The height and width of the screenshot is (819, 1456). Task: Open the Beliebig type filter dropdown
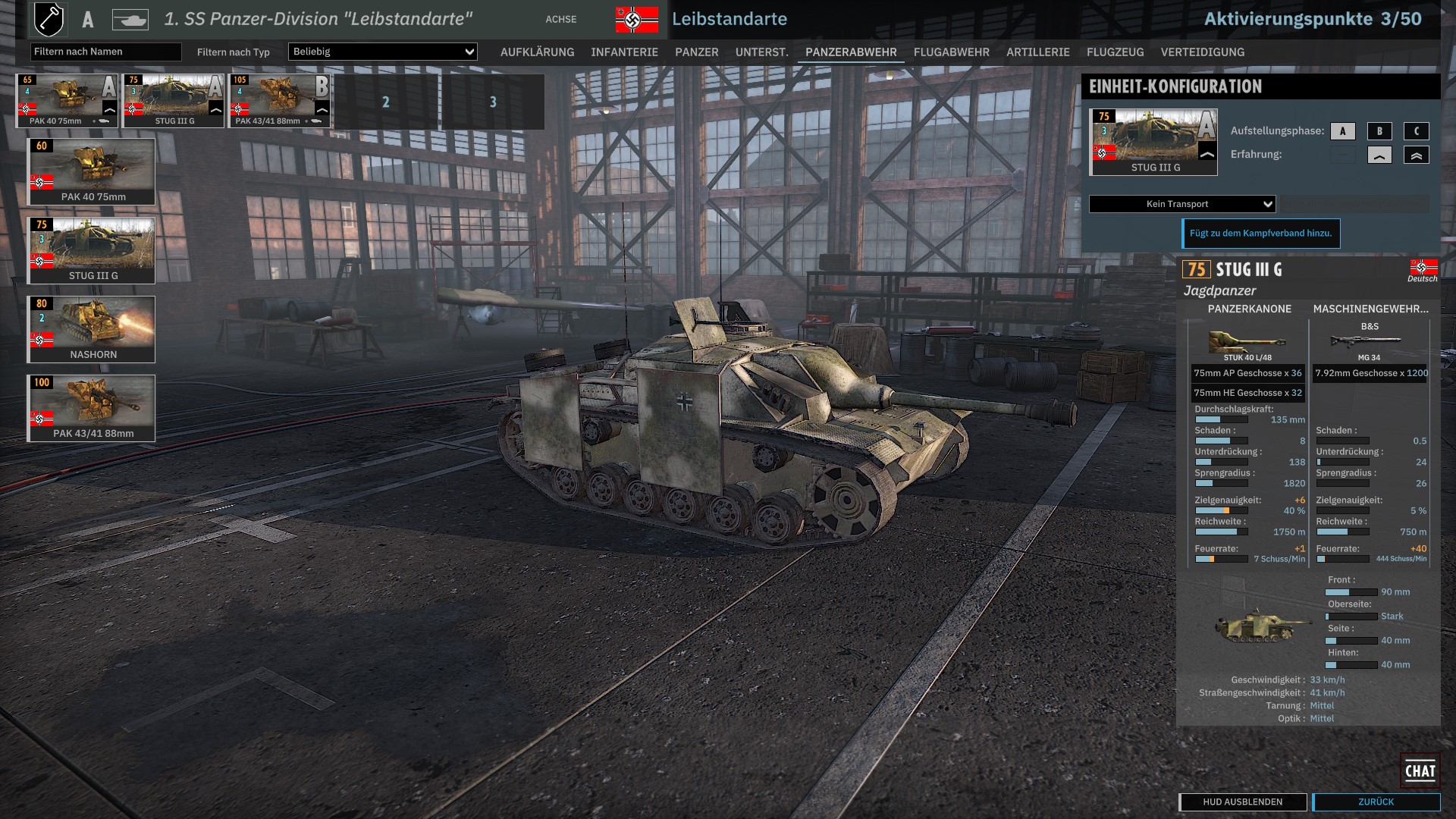(x=382, y=52)
